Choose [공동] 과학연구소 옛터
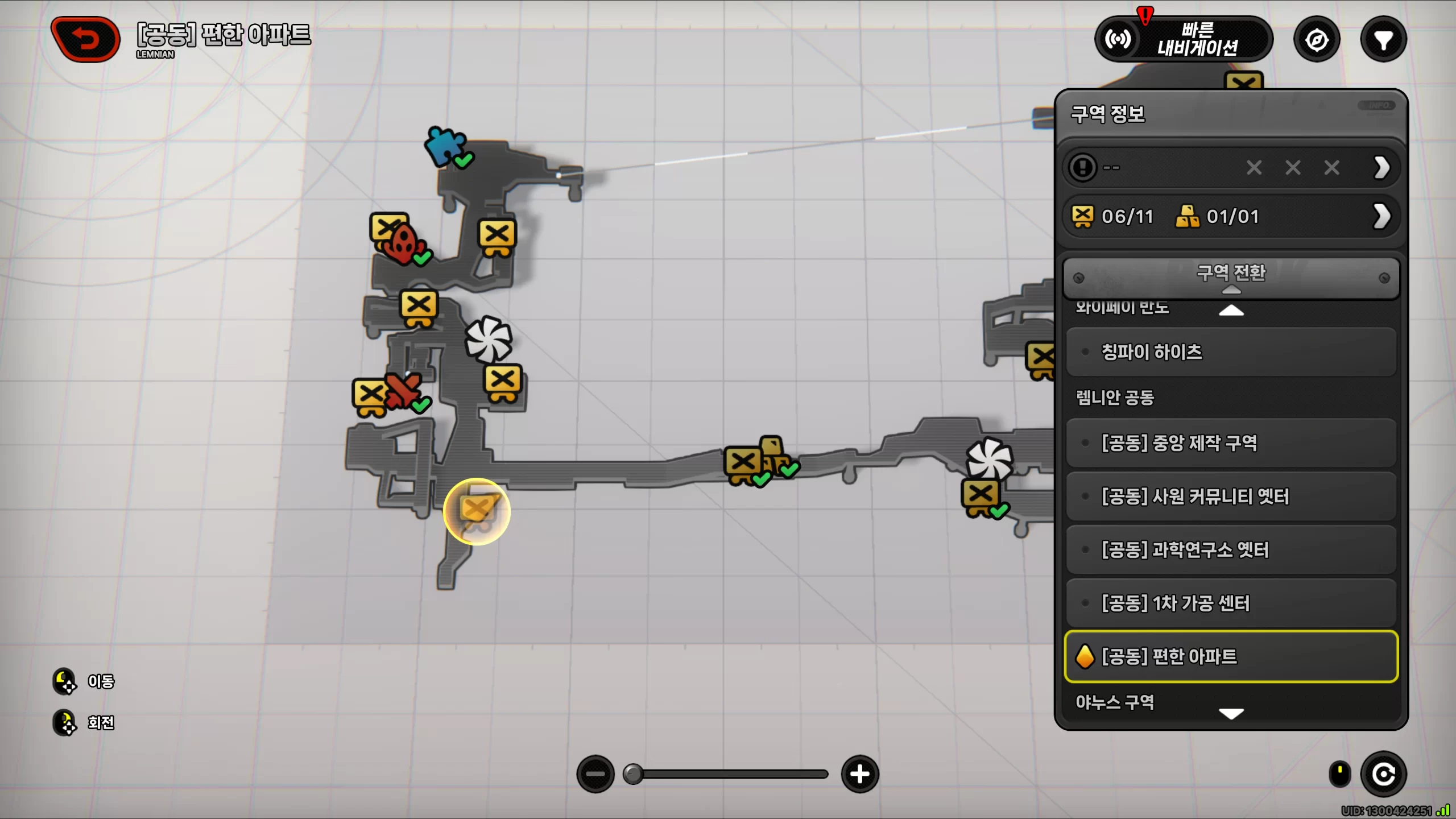 coord(1230,550)
